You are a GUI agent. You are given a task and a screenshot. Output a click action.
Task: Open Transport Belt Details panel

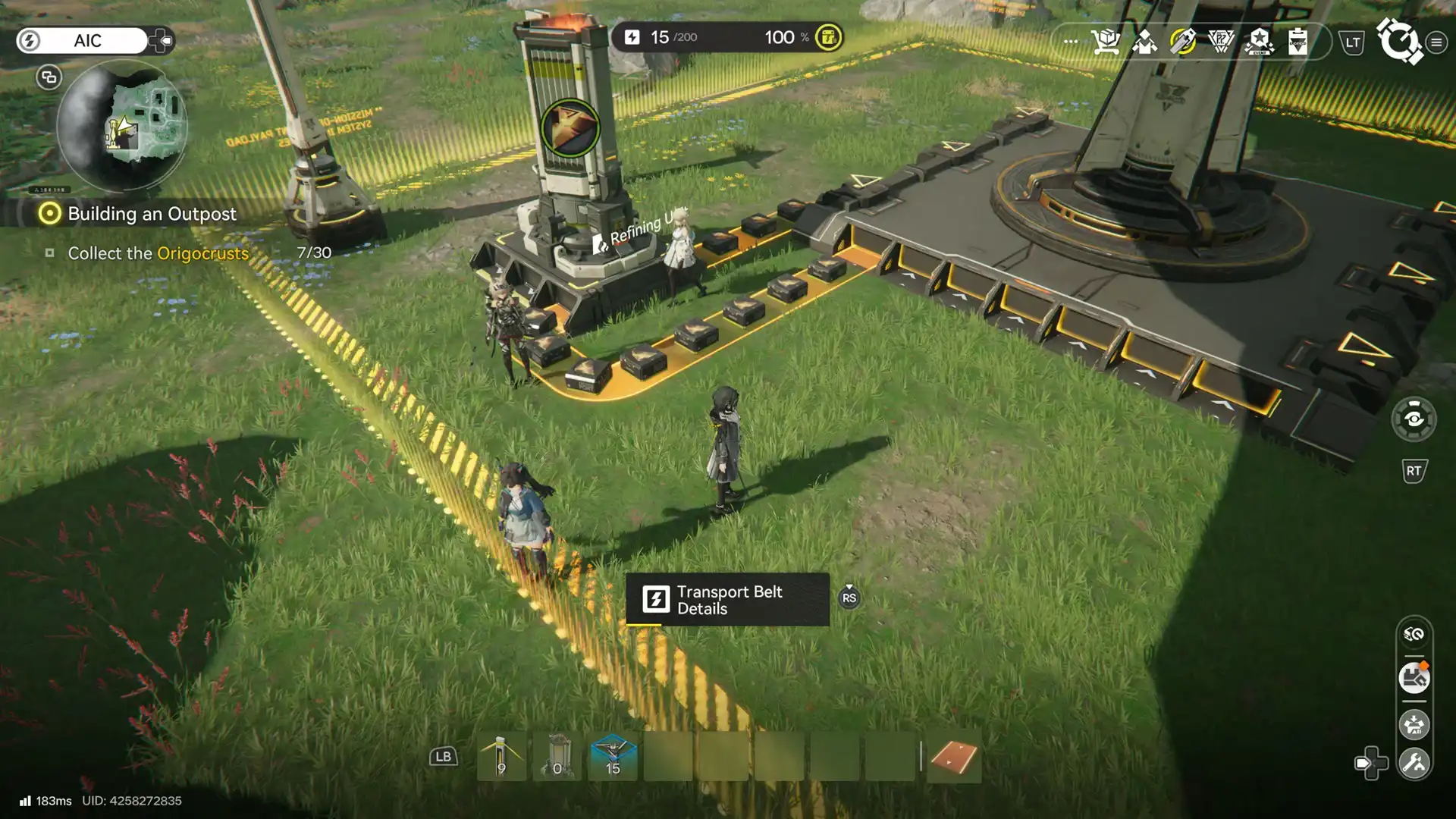[x=726, y=600]
